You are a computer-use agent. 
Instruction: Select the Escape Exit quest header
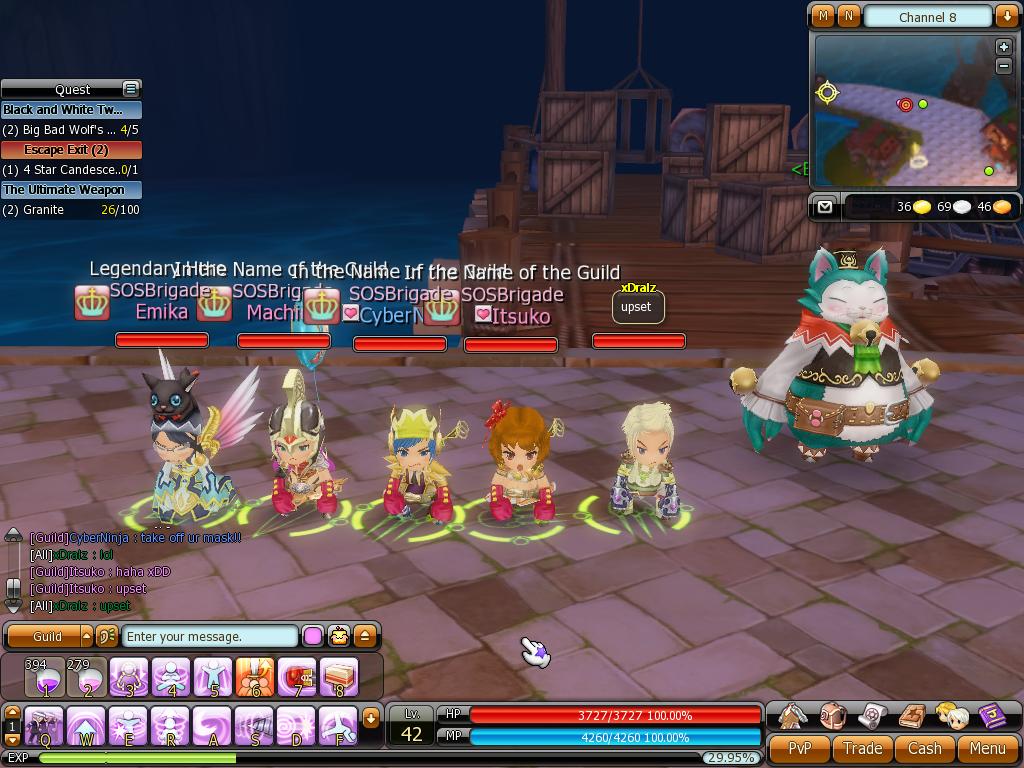[x=71, y=150]
